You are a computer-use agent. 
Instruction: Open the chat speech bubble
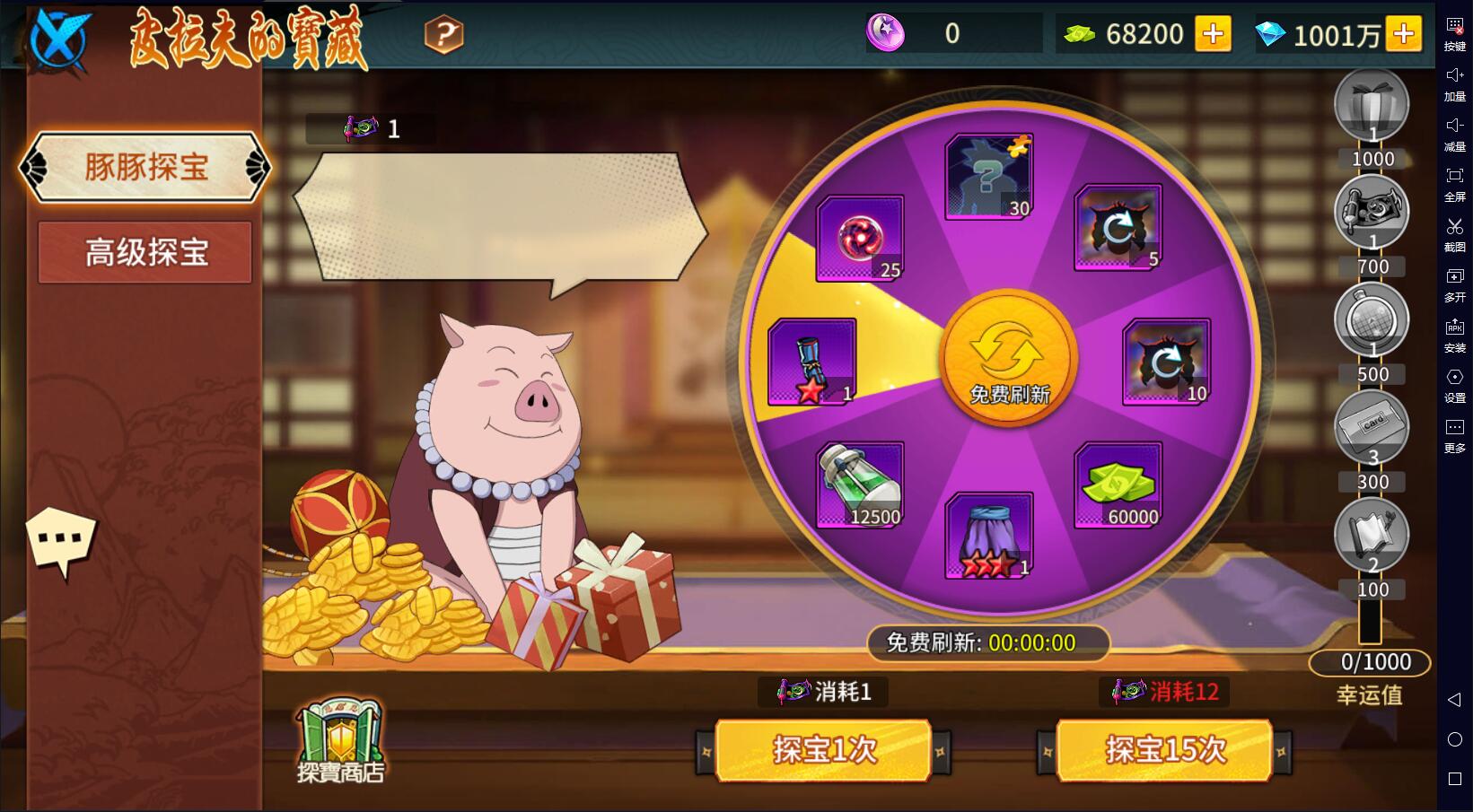click(x=61, y=540)
